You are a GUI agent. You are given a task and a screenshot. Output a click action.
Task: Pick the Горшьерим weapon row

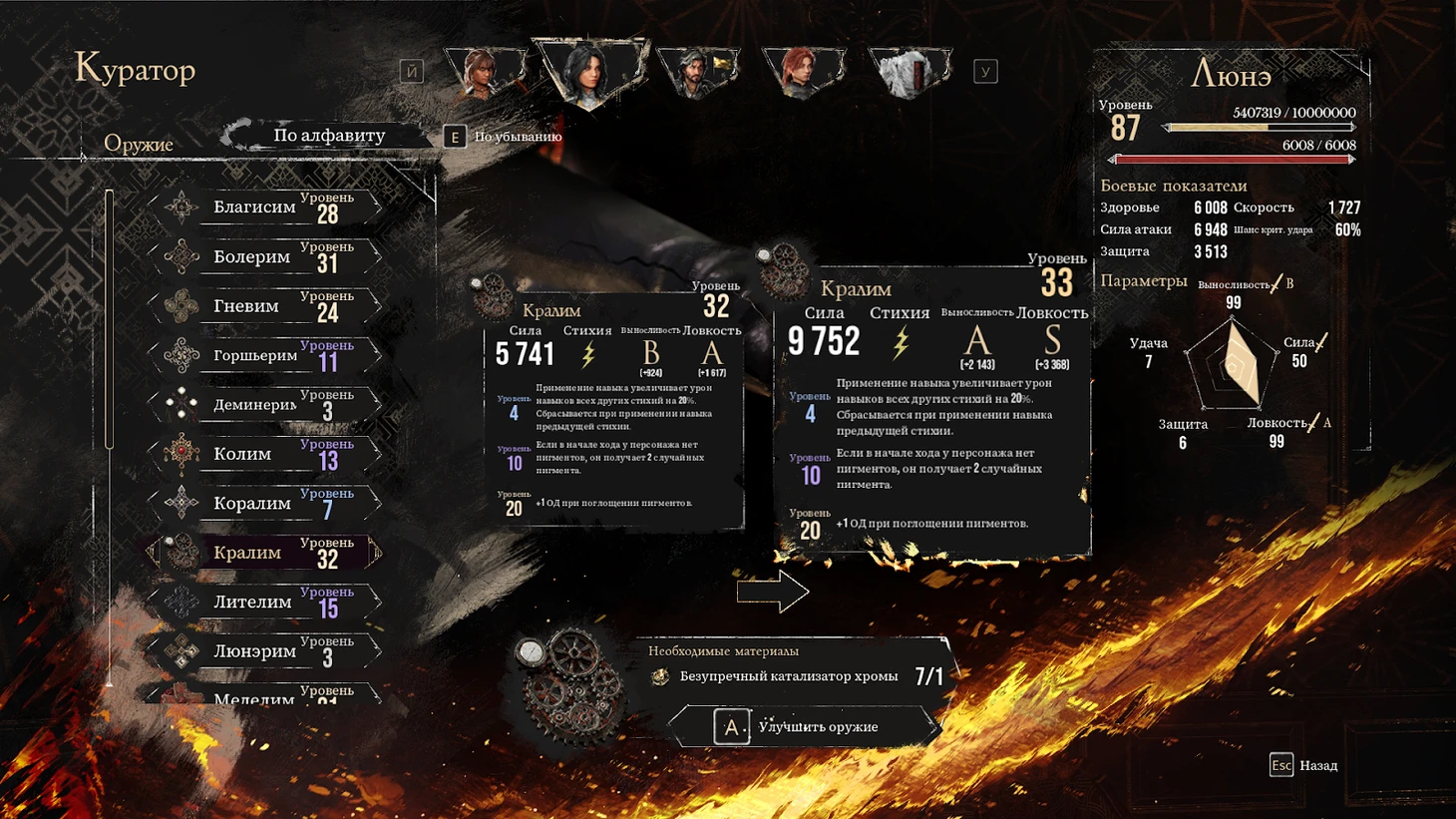(x=264, y=355)
